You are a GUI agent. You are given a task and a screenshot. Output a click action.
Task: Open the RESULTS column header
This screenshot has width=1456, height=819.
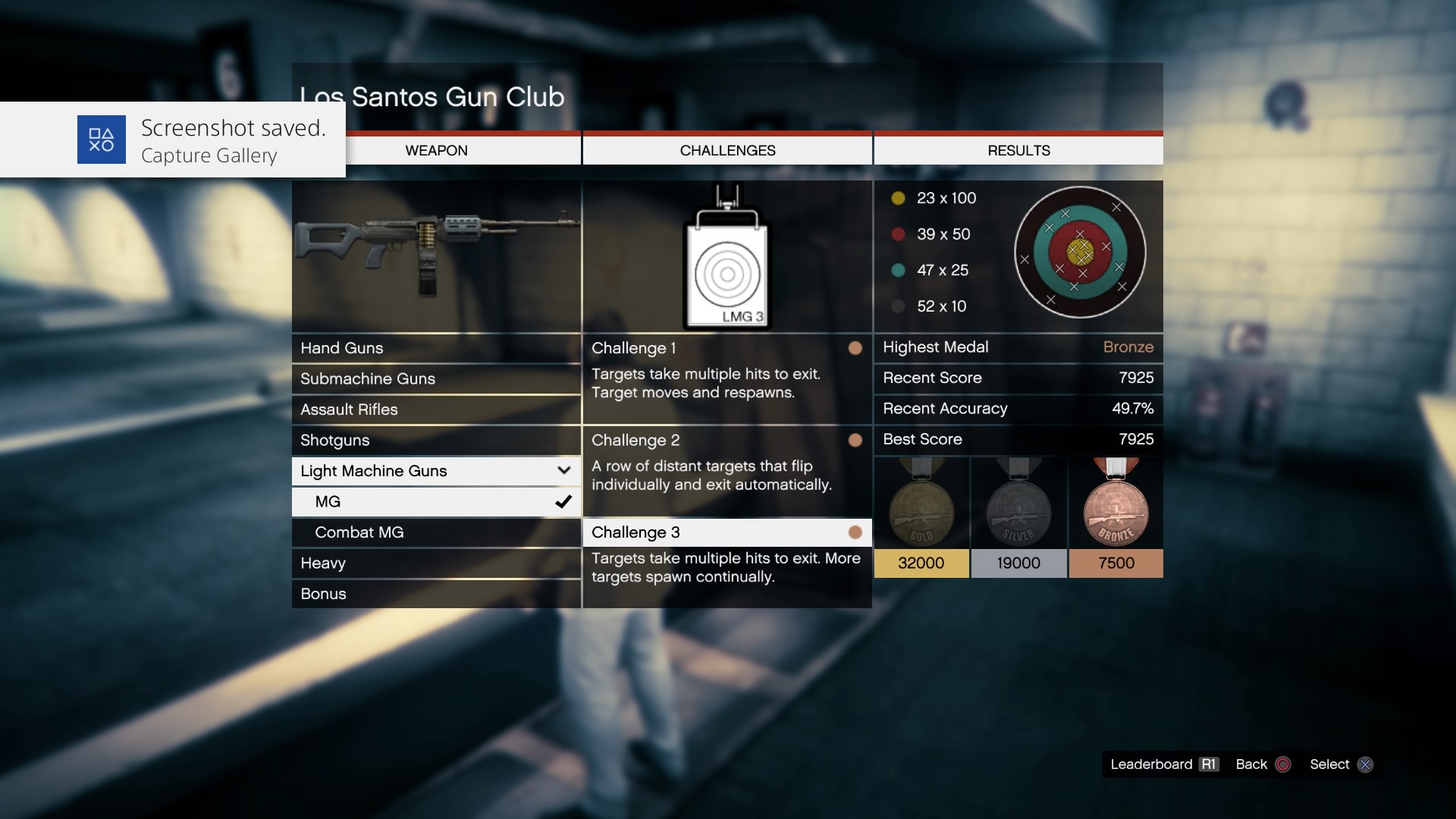[x=1018, y=151]
